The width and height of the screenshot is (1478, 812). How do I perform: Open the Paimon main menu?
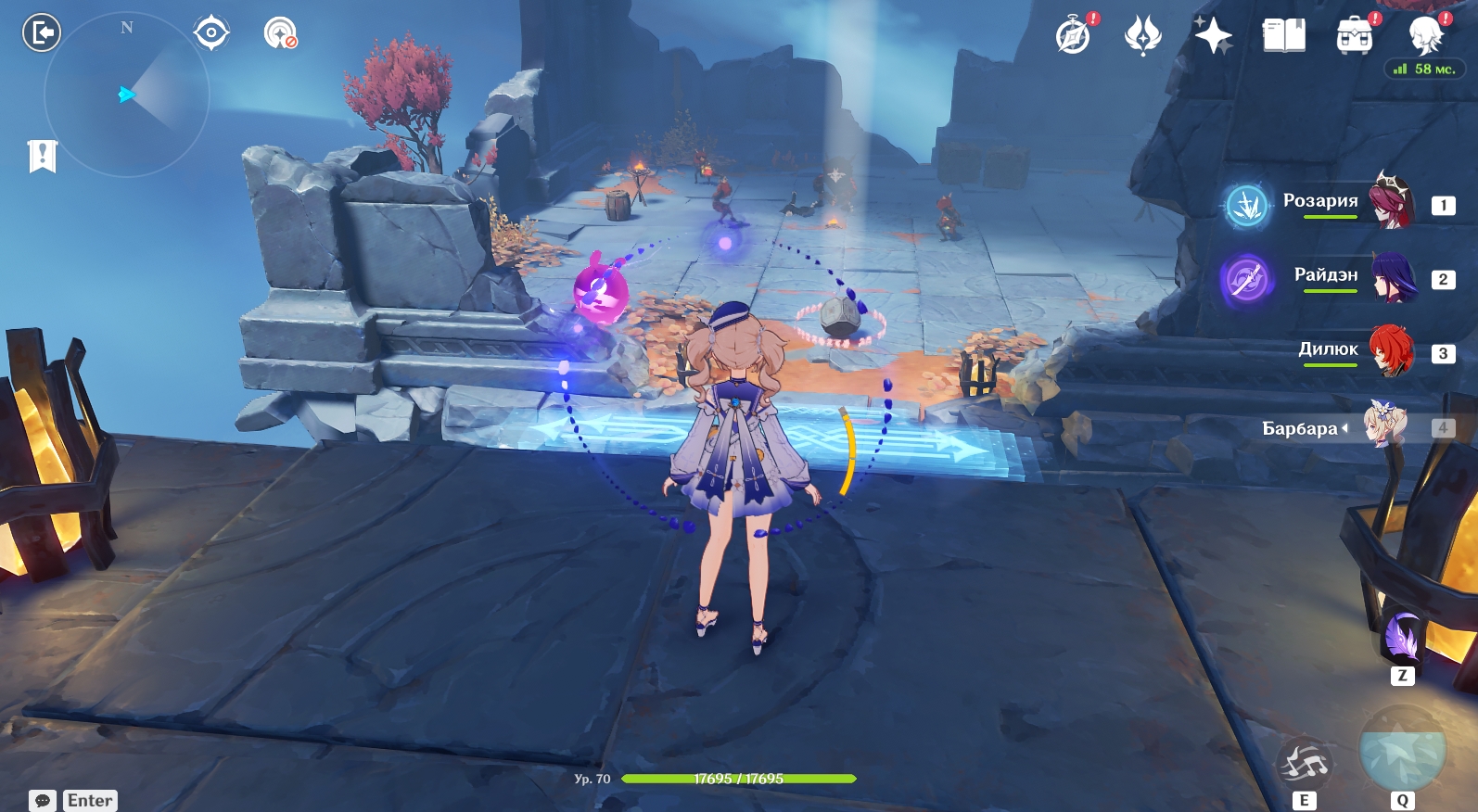click(1426, 35)
